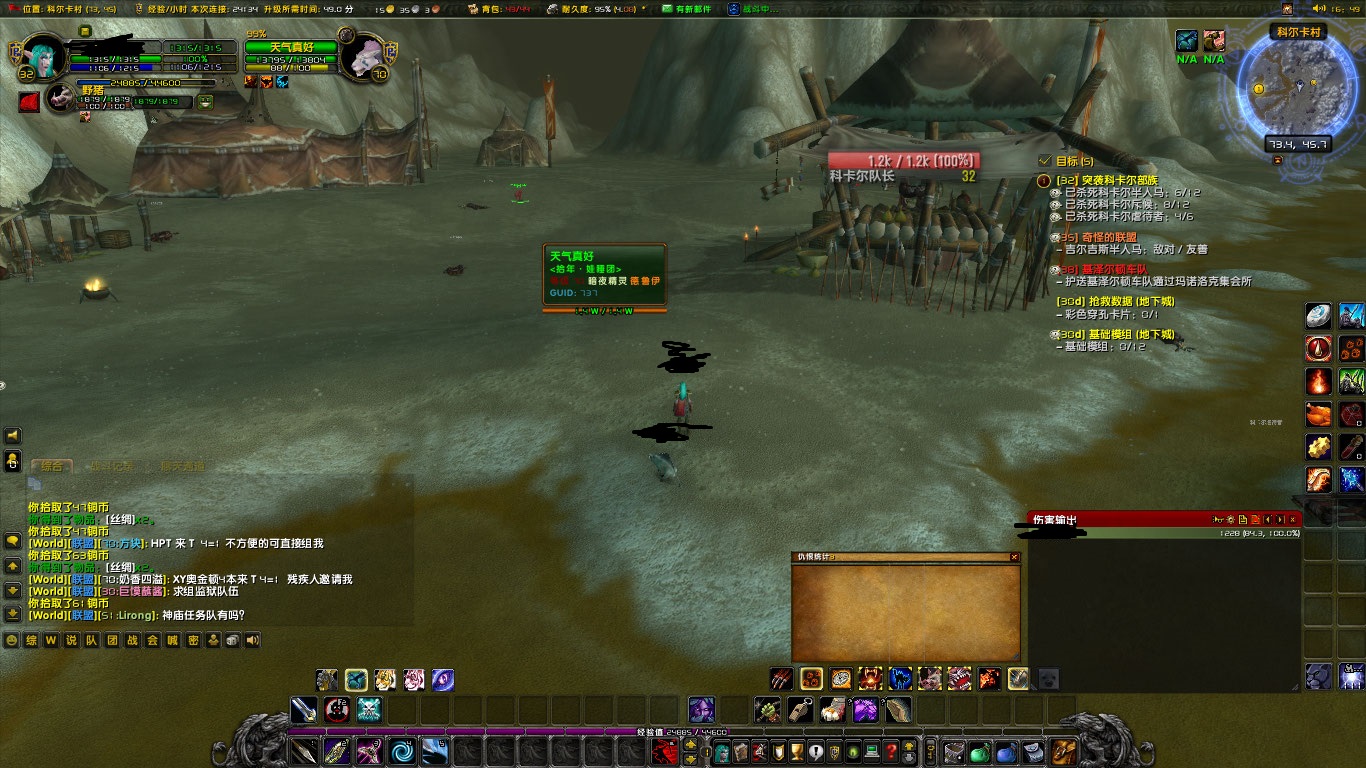Open the damage meter settings gear icon
1366x768 pixels.
[x=1231, y=519]
